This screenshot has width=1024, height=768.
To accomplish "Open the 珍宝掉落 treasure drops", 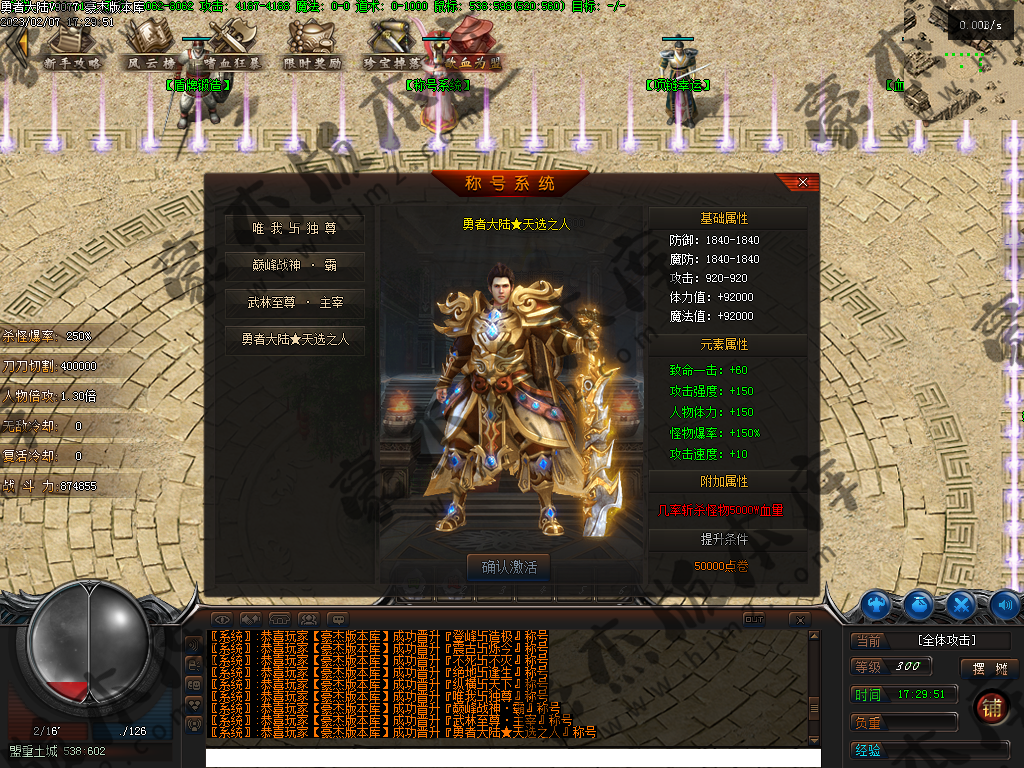I will click(392, 45).
